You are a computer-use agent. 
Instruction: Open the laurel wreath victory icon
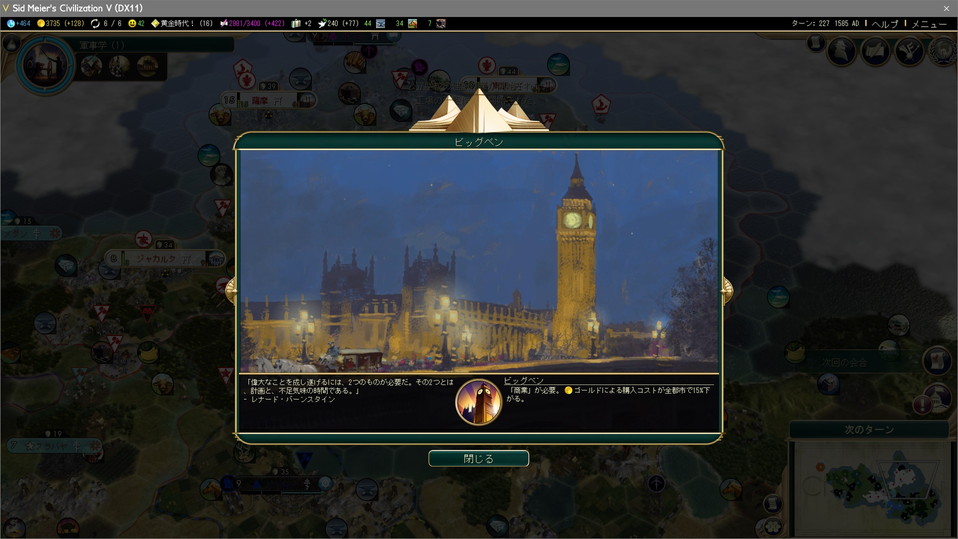tap(941, 51)
